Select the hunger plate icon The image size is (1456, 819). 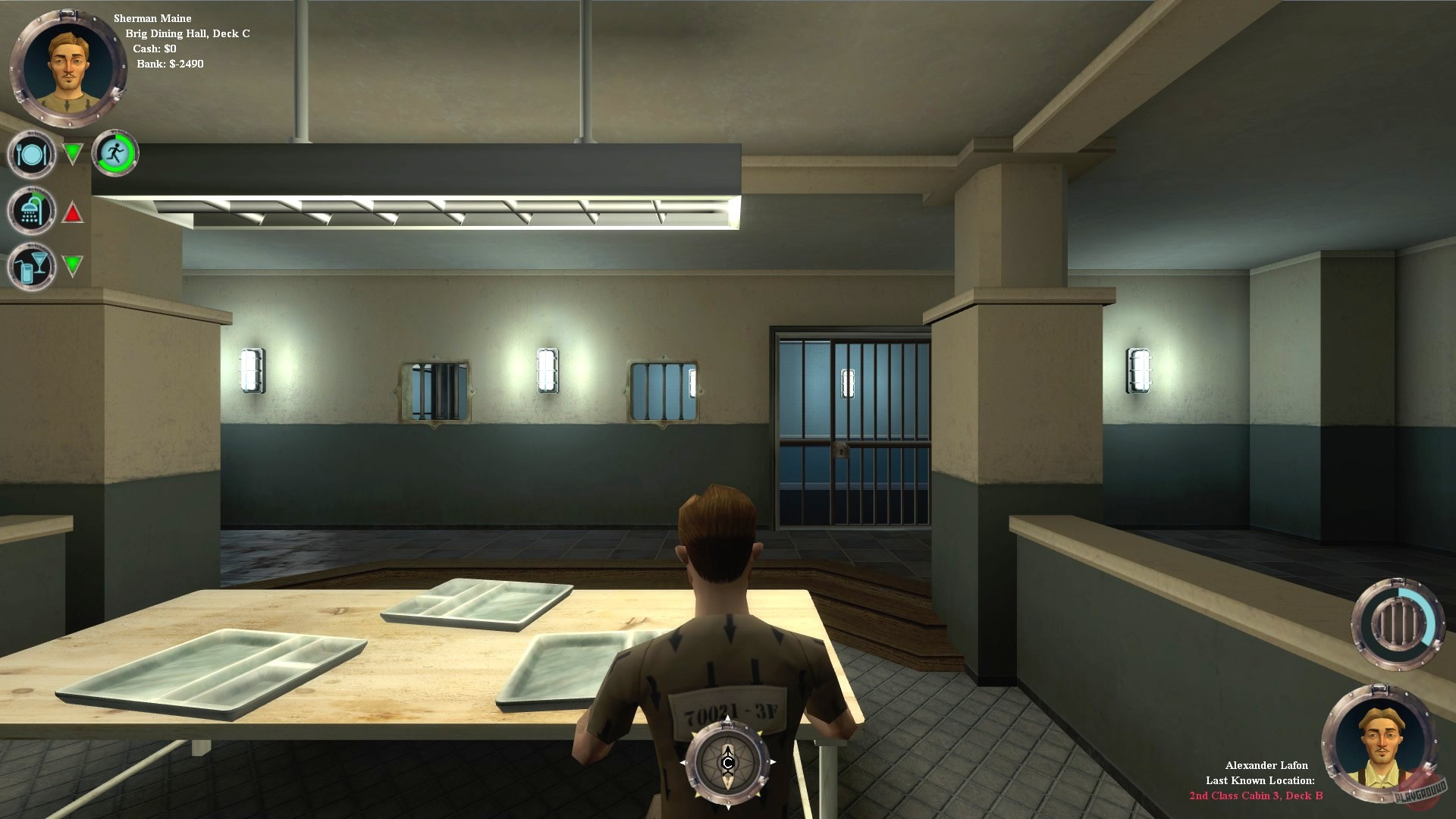30,154
